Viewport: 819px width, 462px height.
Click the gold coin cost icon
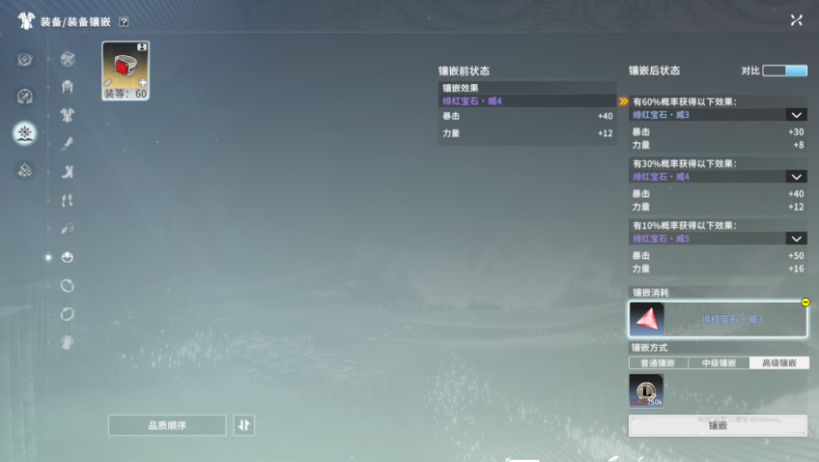[646, 391]
